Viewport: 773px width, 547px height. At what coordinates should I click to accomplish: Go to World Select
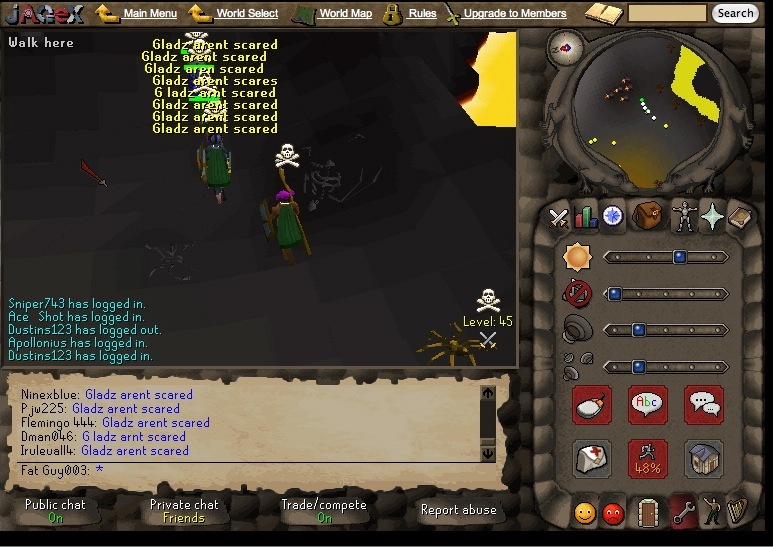[247, 14]
